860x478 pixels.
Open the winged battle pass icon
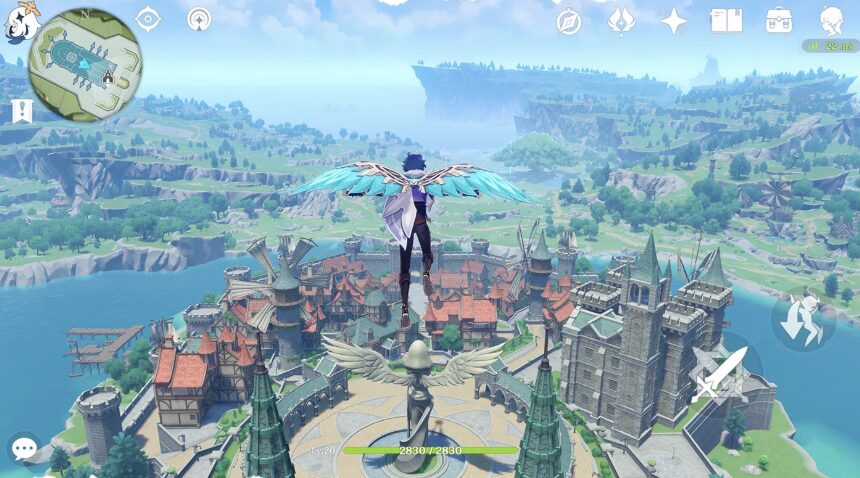pyautogui.click(x=622, y=21)
